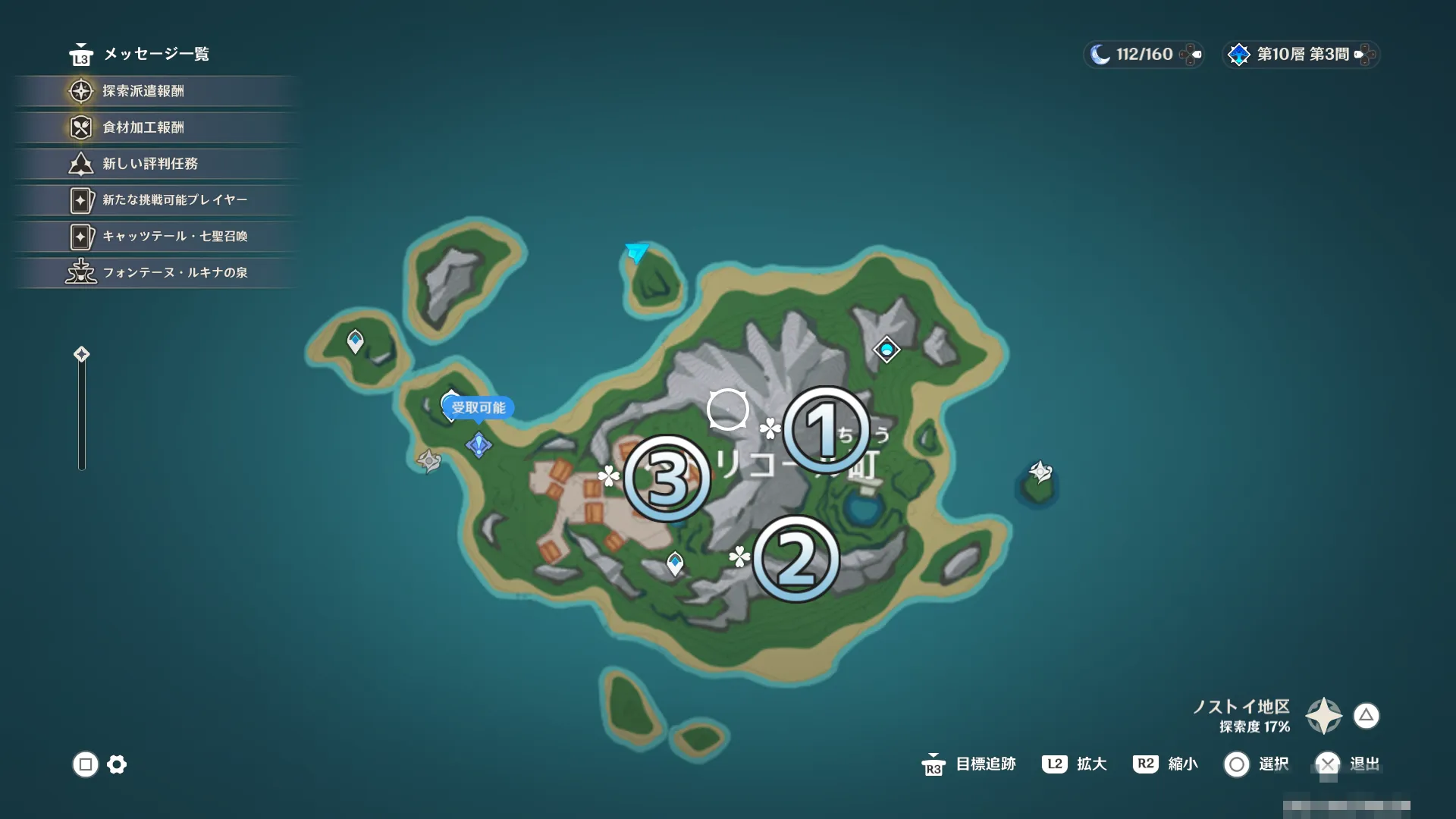The width and height of the screenshot is (1456, 819).
Task: Select the ノストイ地区 region switcher star
Action: click(1323, 715)
